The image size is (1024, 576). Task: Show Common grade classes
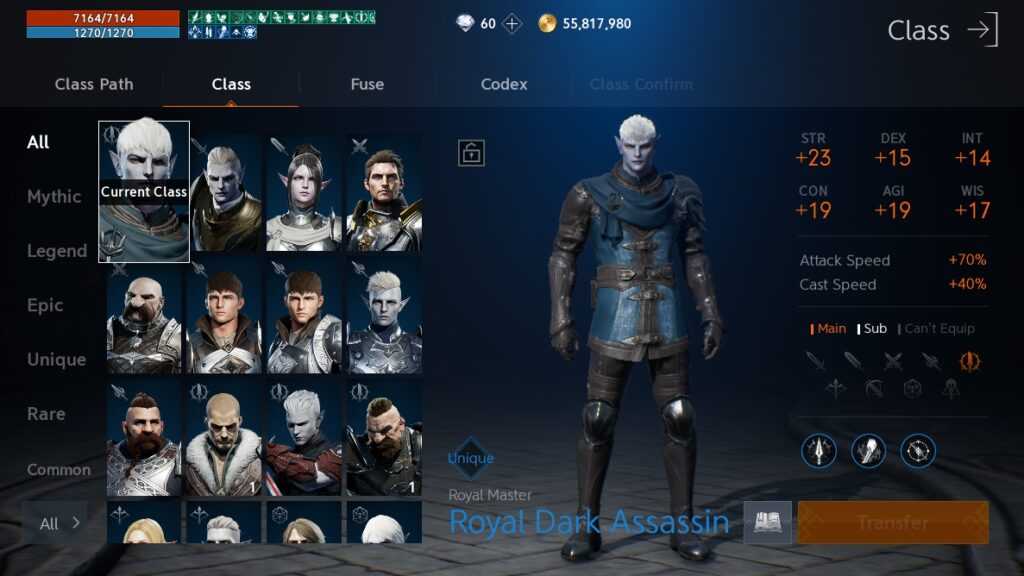(x=58, y=469)
